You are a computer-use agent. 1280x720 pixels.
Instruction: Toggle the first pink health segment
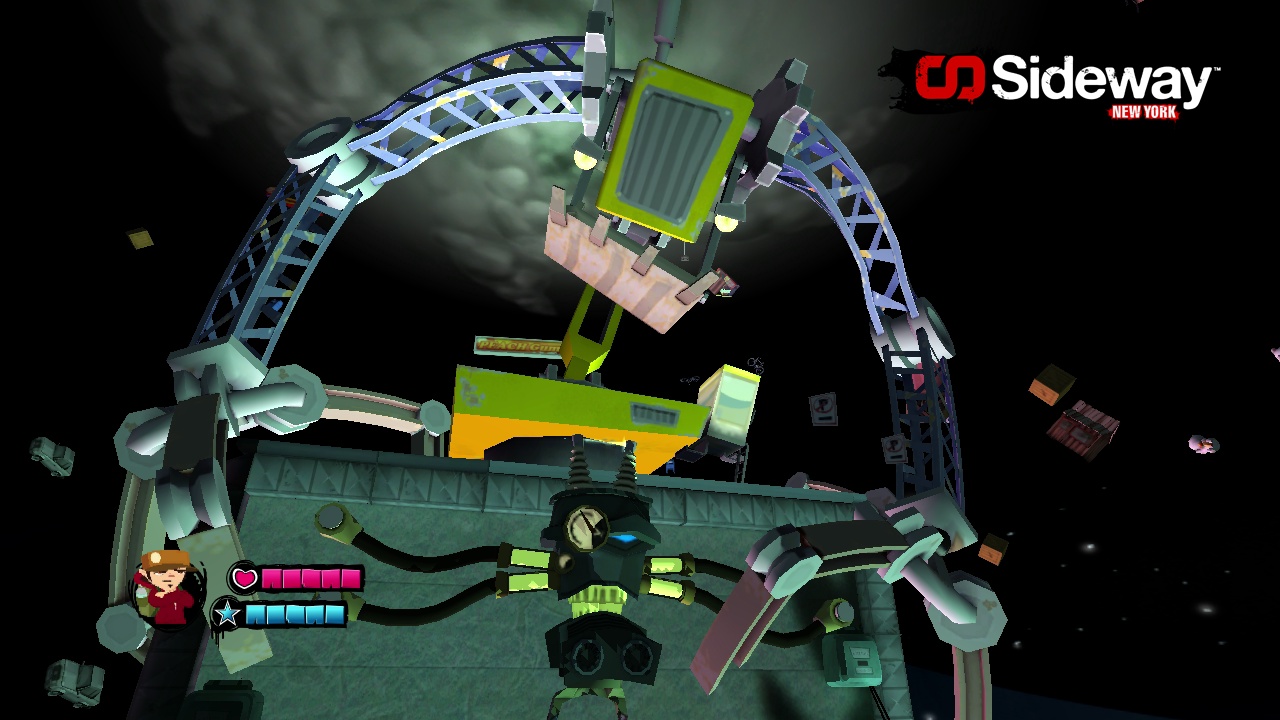270,578
